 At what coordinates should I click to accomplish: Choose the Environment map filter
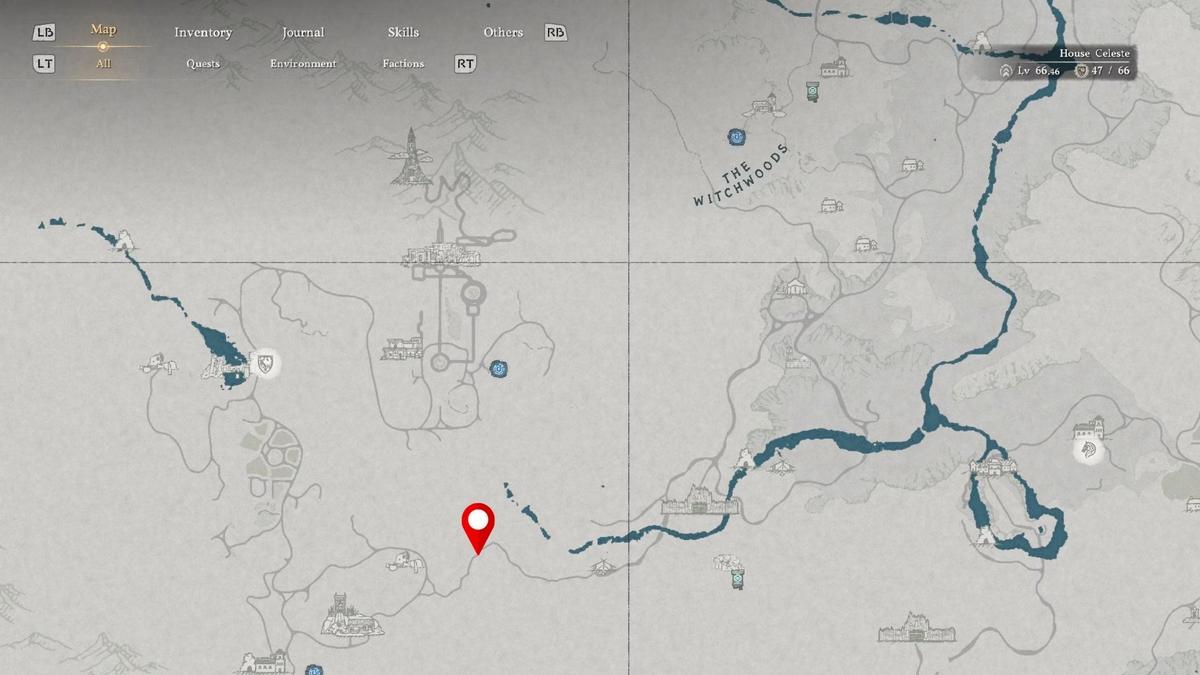click(303, 64)
